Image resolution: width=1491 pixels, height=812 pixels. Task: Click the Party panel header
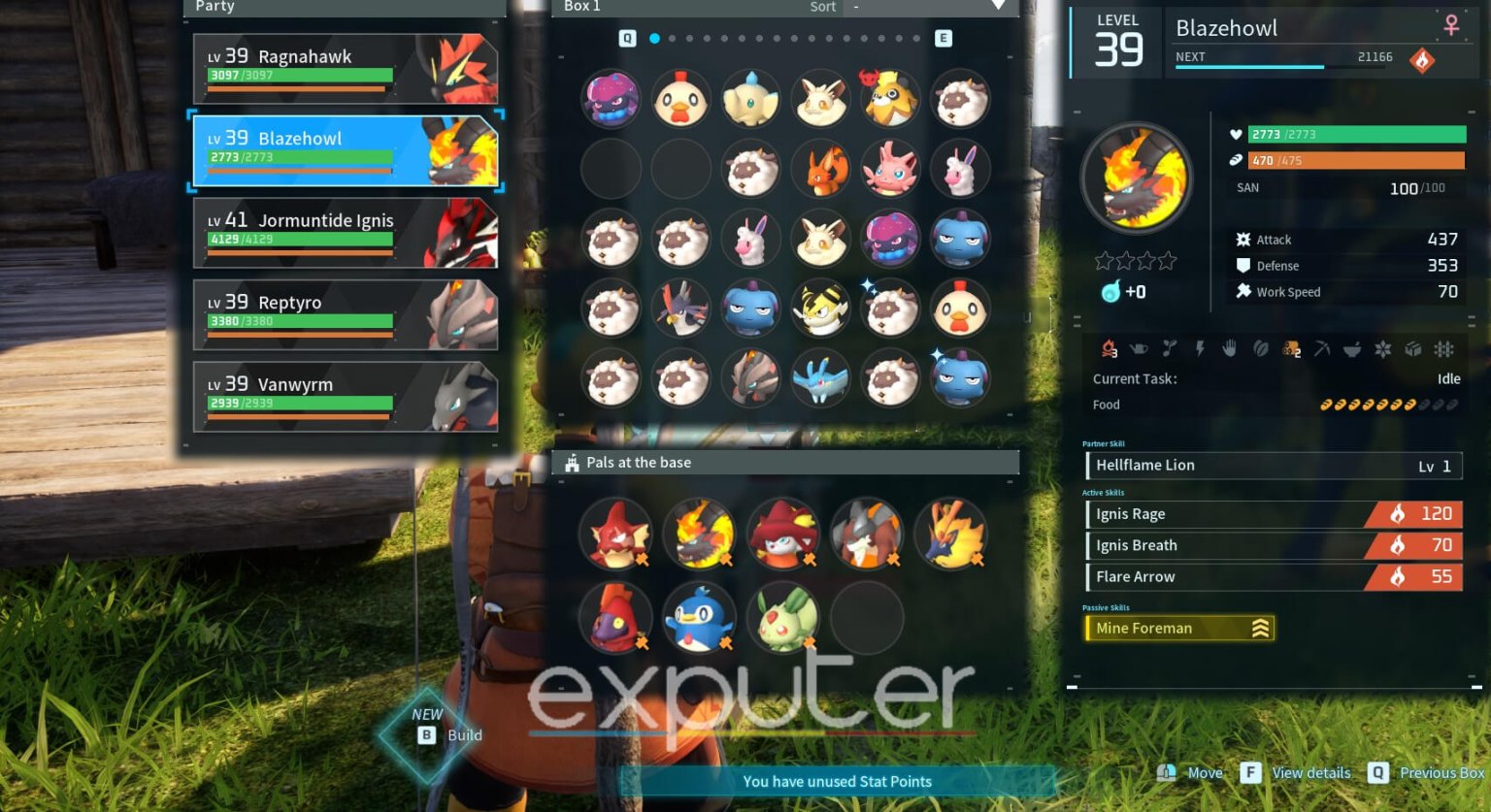coord(215,7)
